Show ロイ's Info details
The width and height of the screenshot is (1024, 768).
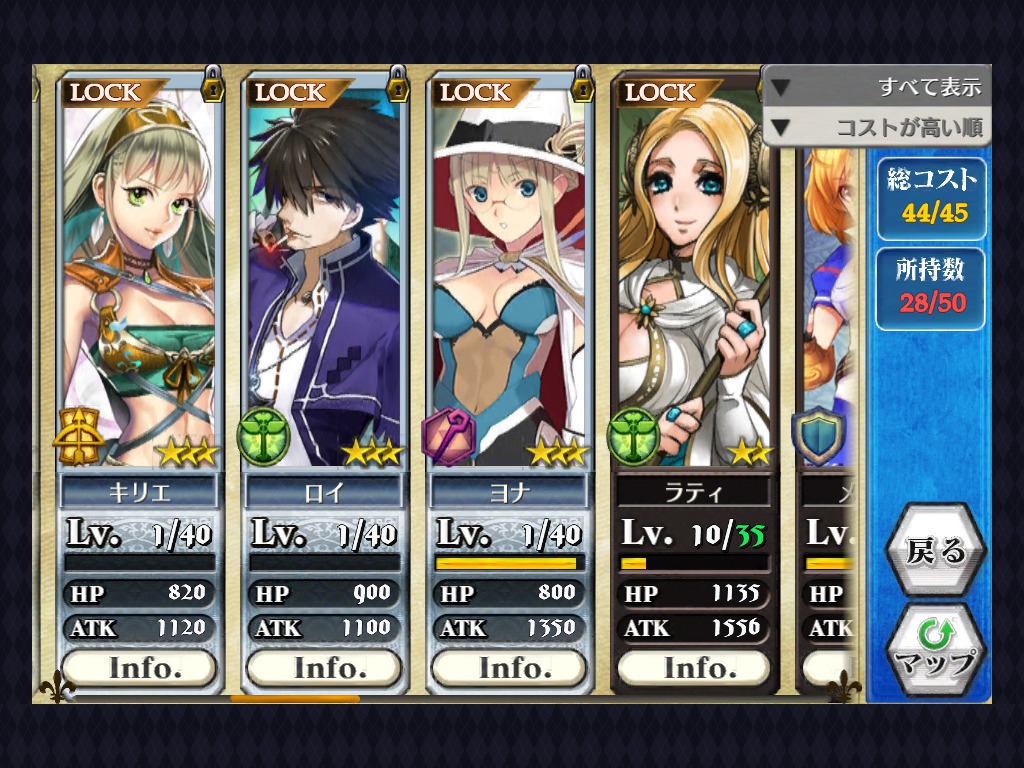pos(323,667)
